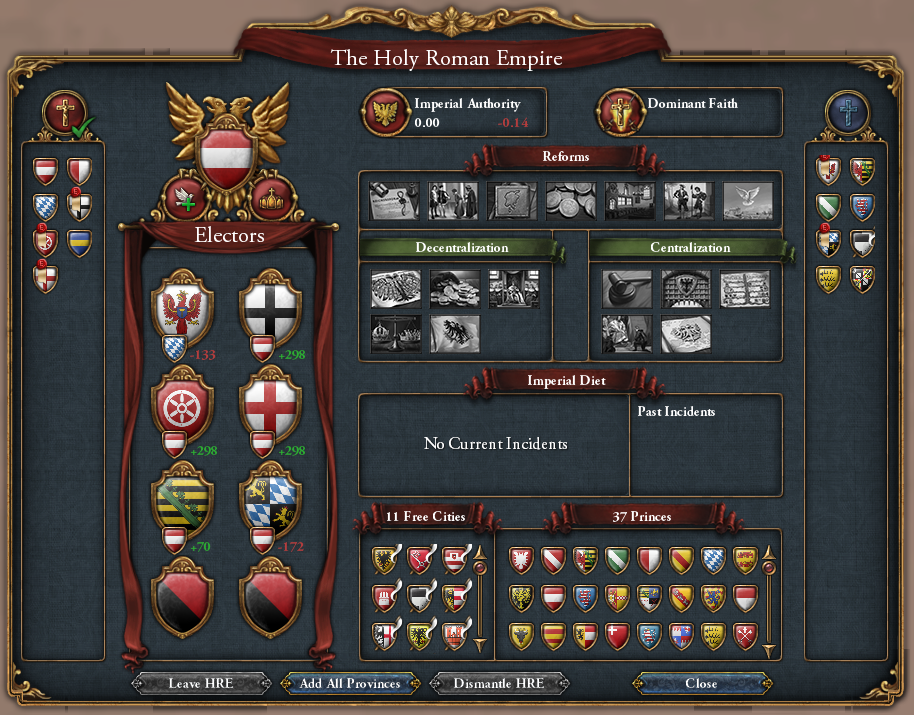914x715 pixels.
Task: Select the dove reform icon
Action: click(x=747, y=200)
